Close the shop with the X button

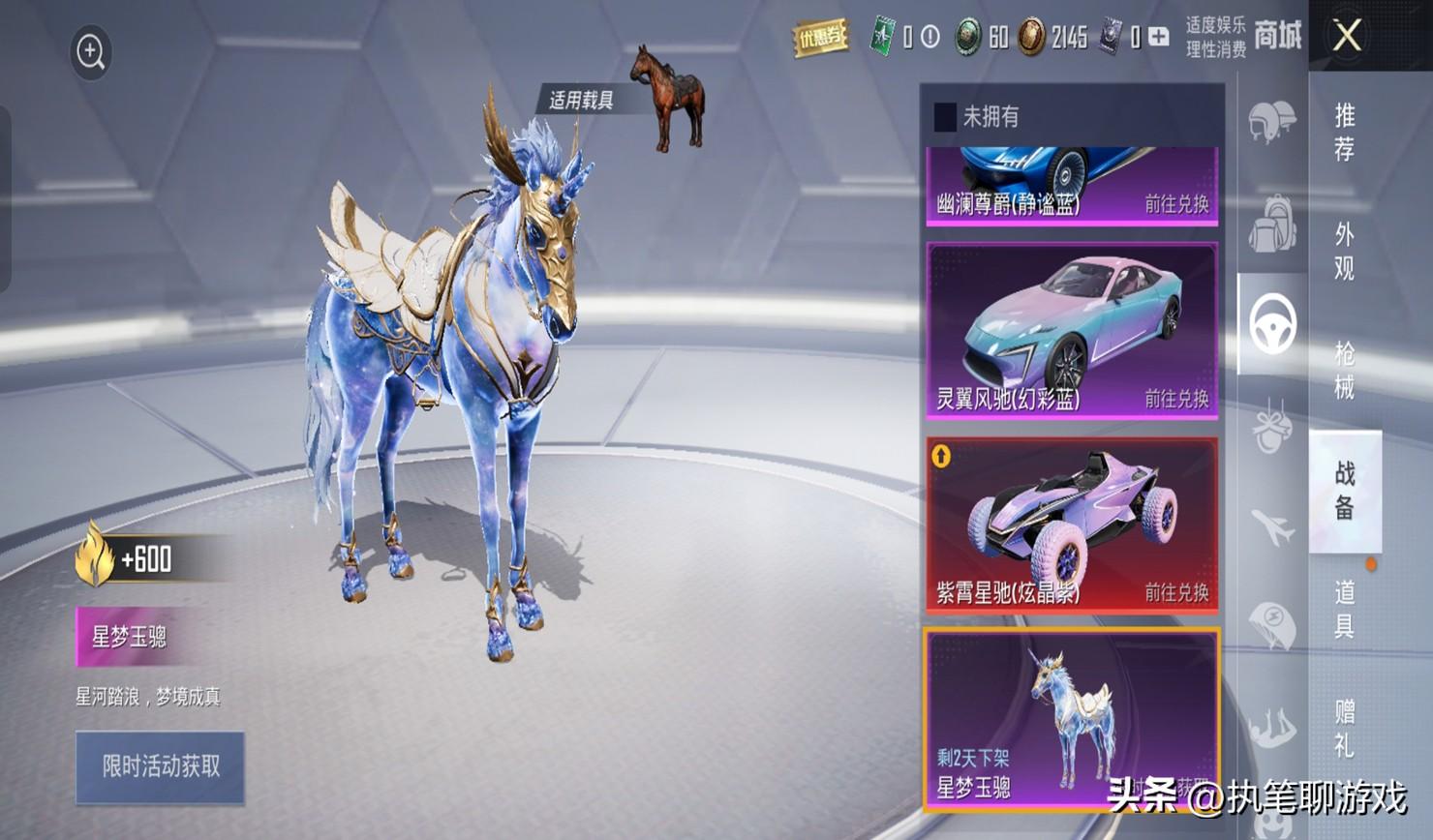(x=1347, y=36)
